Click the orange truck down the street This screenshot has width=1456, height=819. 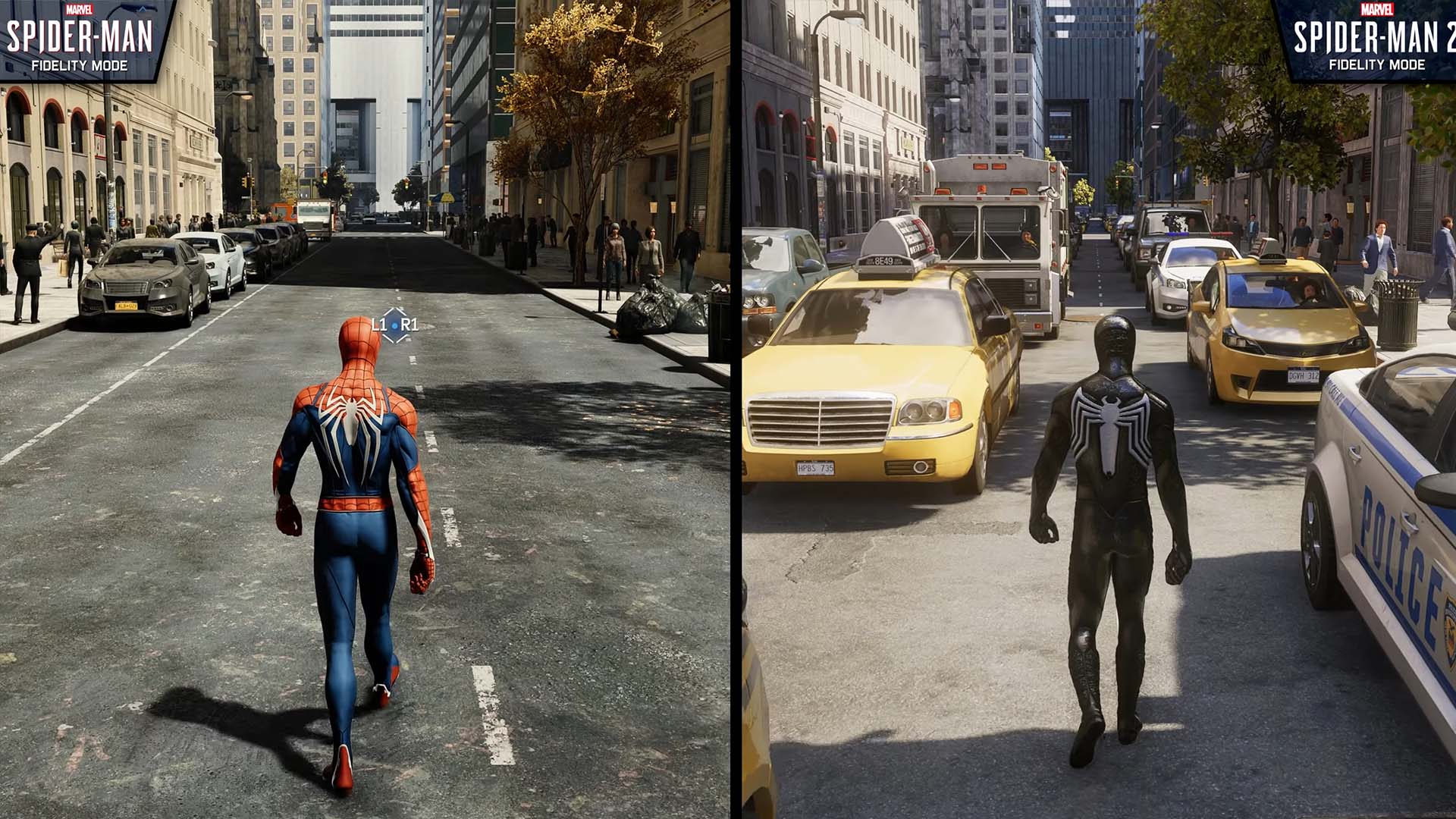[284, 212]
